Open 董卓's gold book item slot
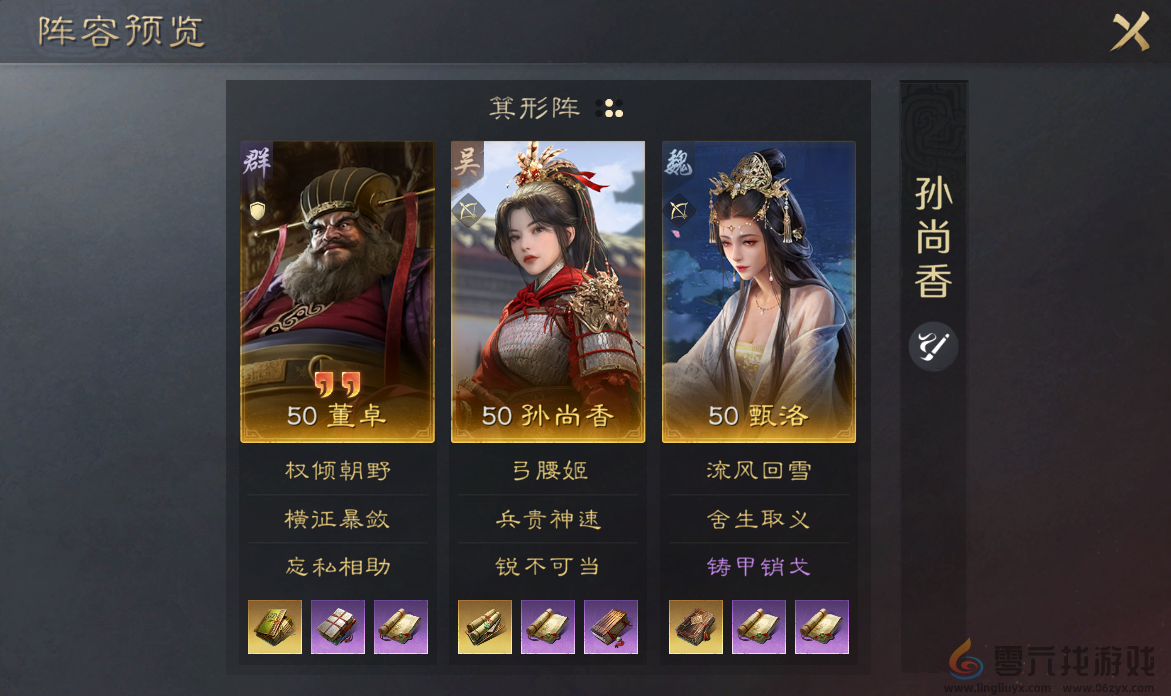 (275, 627)
